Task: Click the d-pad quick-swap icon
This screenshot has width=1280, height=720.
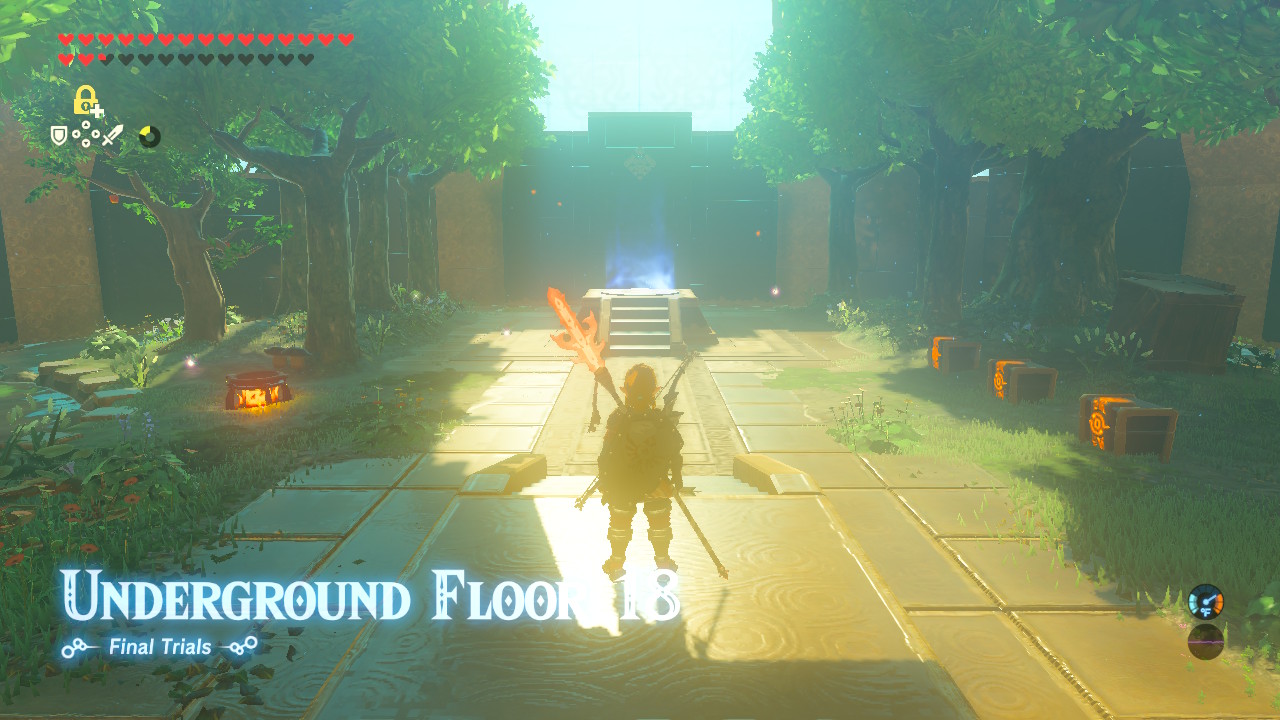Action: [x=86, y=134]
